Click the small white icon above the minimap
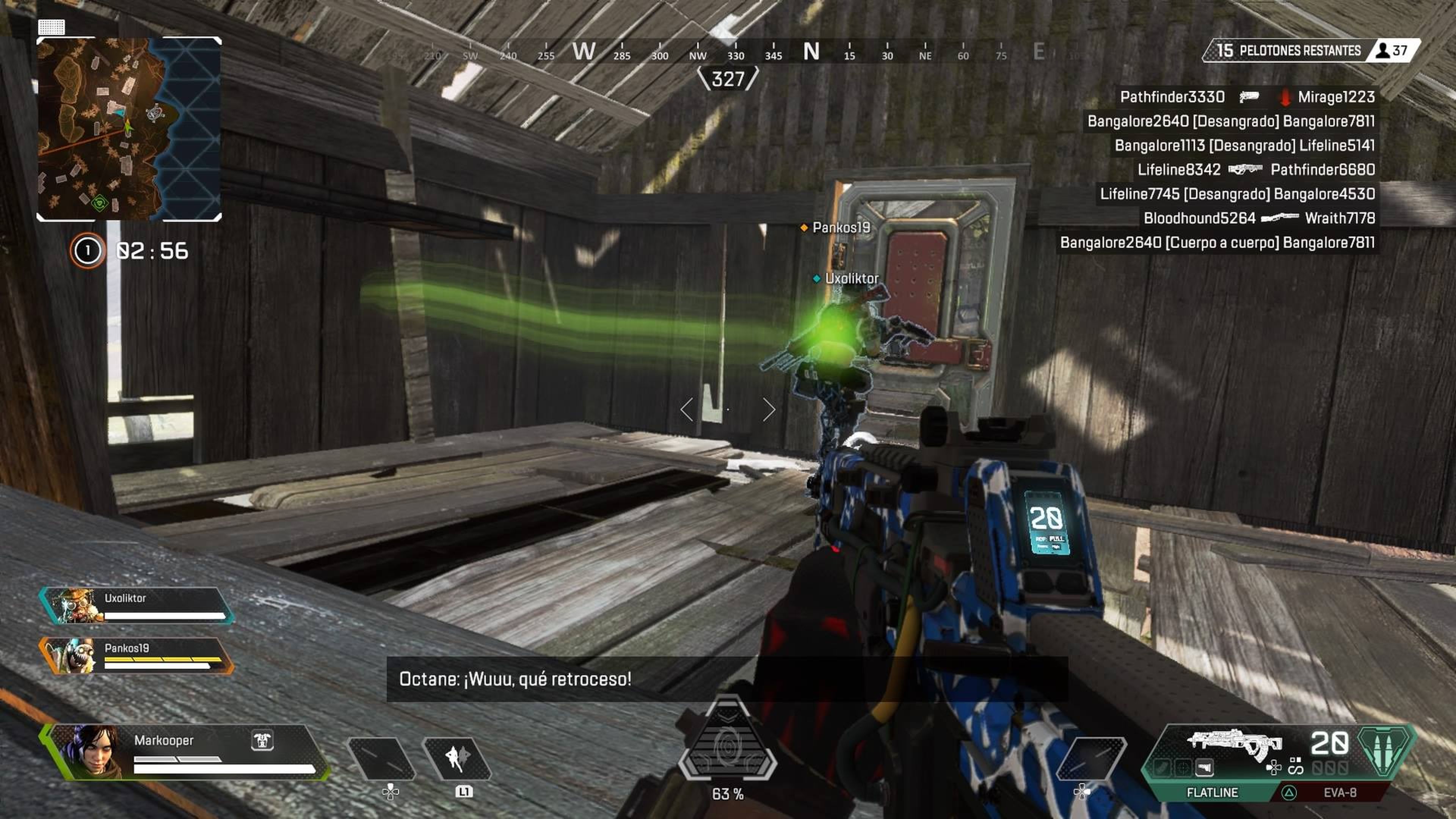The height and width of the screenshot is (819, 1456). coord(52,26)
